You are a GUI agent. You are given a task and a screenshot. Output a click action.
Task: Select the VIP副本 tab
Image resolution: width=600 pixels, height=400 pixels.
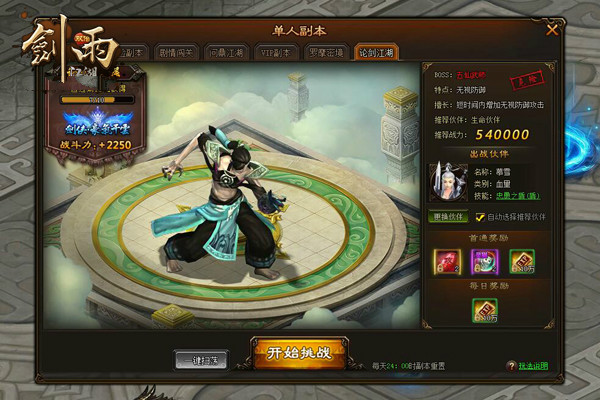pos(279,51)
